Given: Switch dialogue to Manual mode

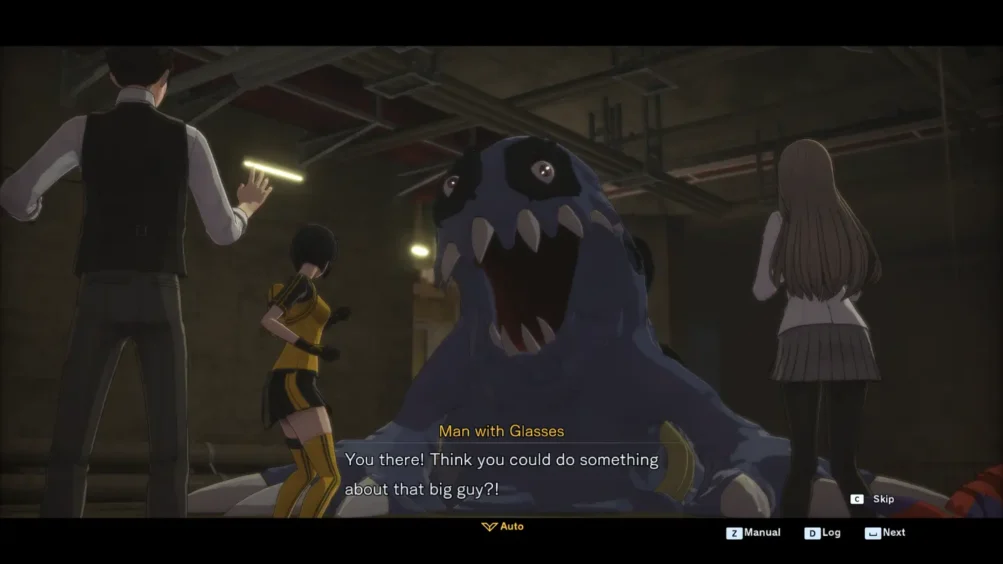Looking at the screenshot, I should click(754, 533).
